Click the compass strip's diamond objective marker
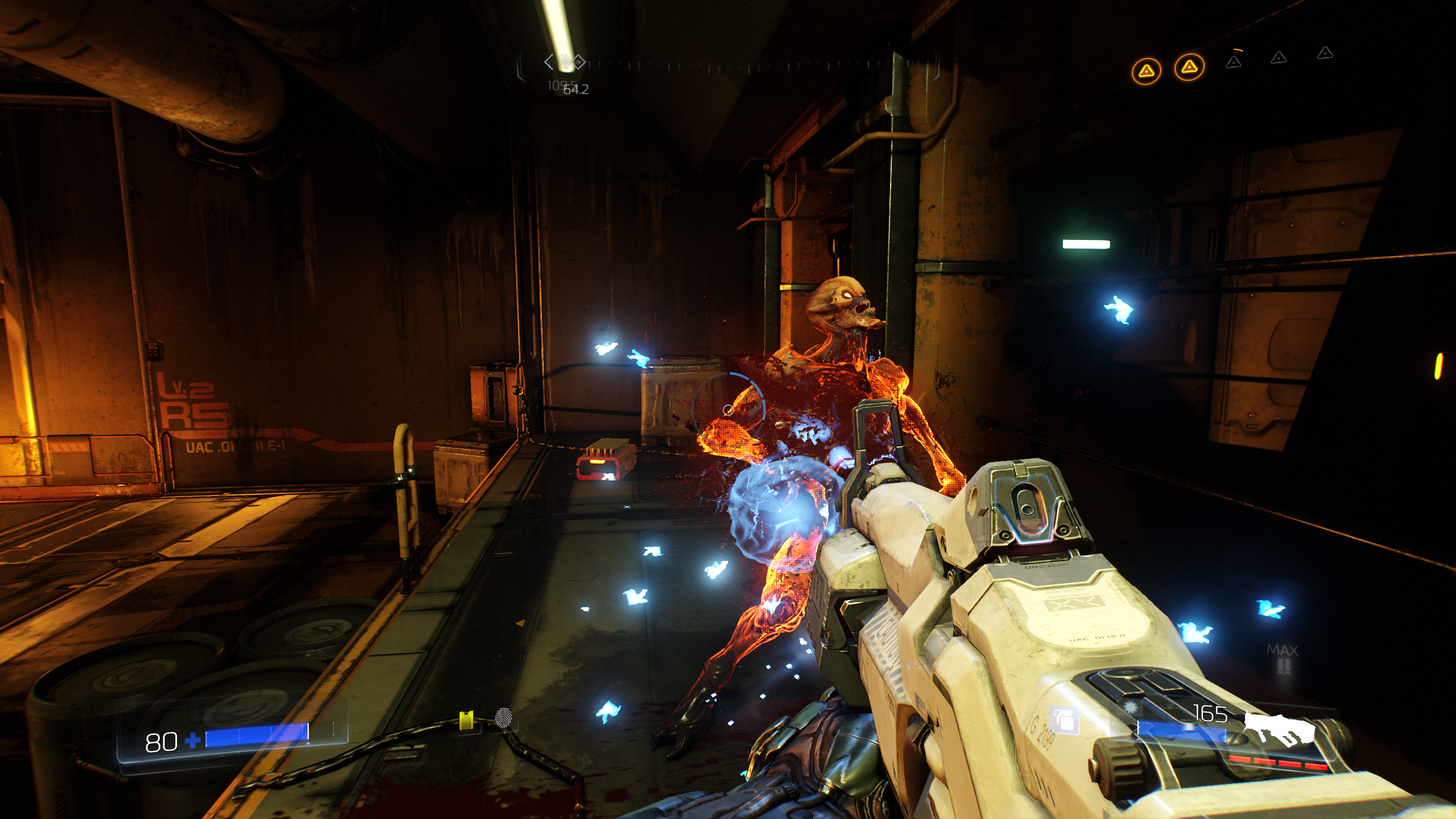This screenshot has width=1456, height=819. [x=578, y=61]
